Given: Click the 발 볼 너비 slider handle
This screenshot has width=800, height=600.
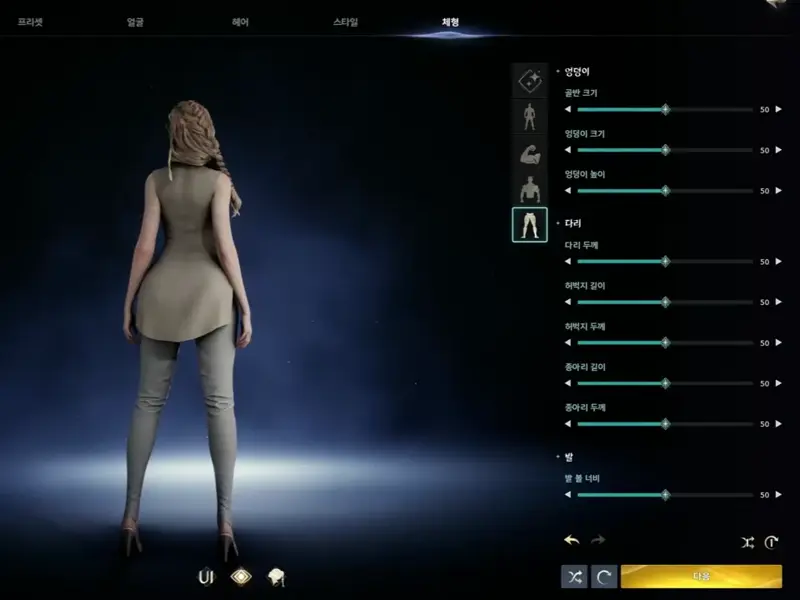Looking at the screenshot, I should (x=665, y=494).
